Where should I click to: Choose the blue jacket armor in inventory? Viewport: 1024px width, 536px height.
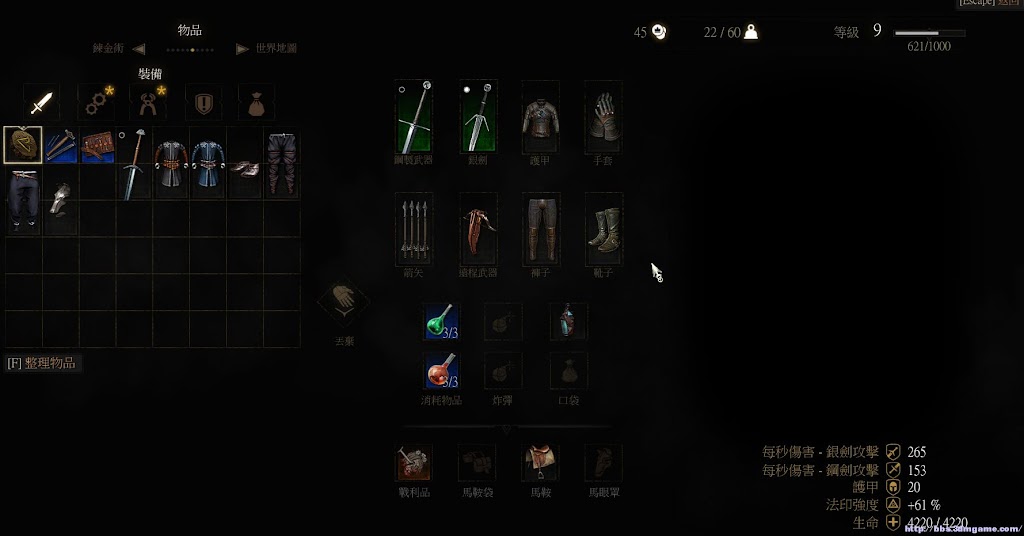click(x=208, y=164)
